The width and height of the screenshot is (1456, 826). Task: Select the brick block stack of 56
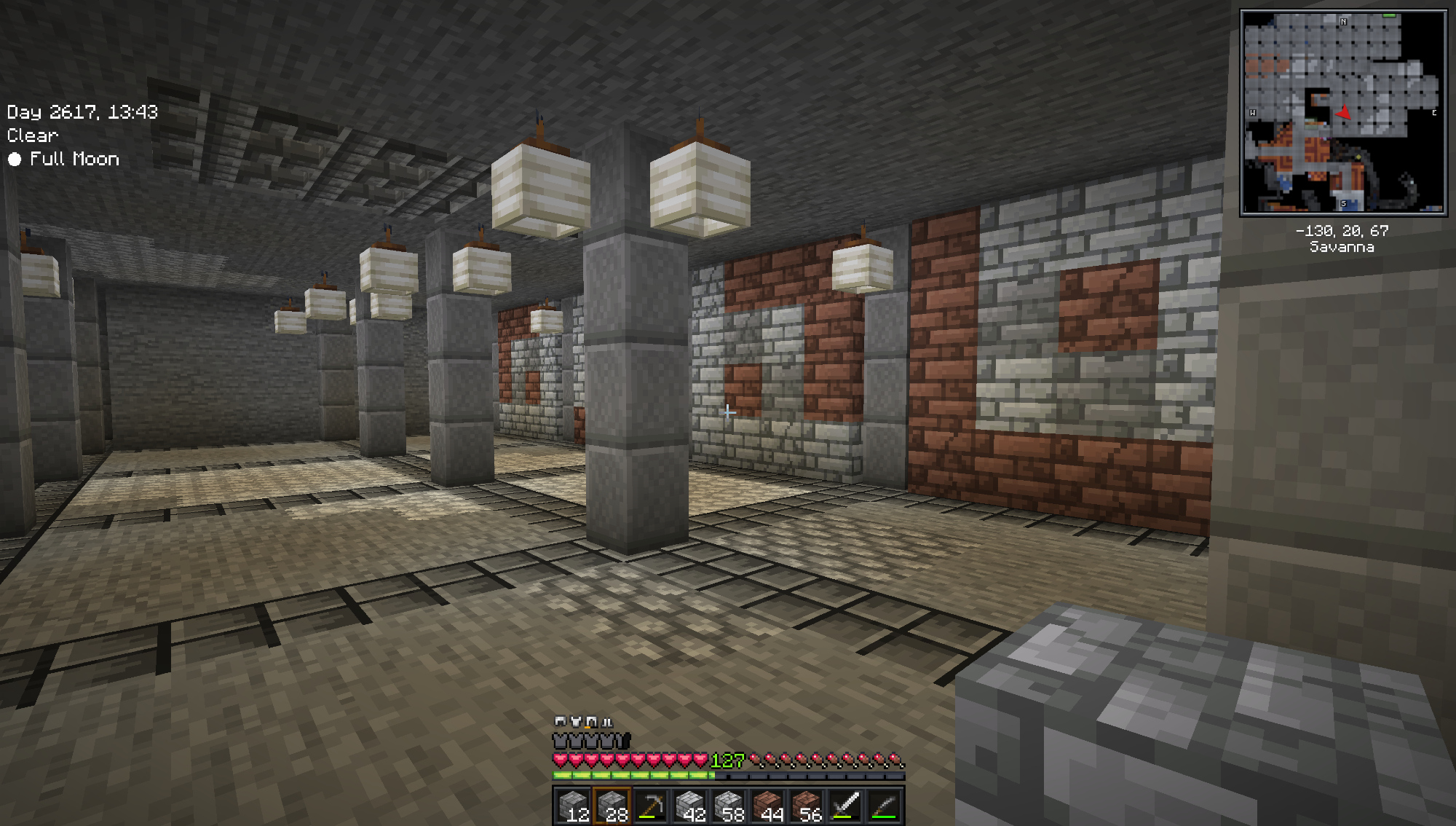coord(807,806)
